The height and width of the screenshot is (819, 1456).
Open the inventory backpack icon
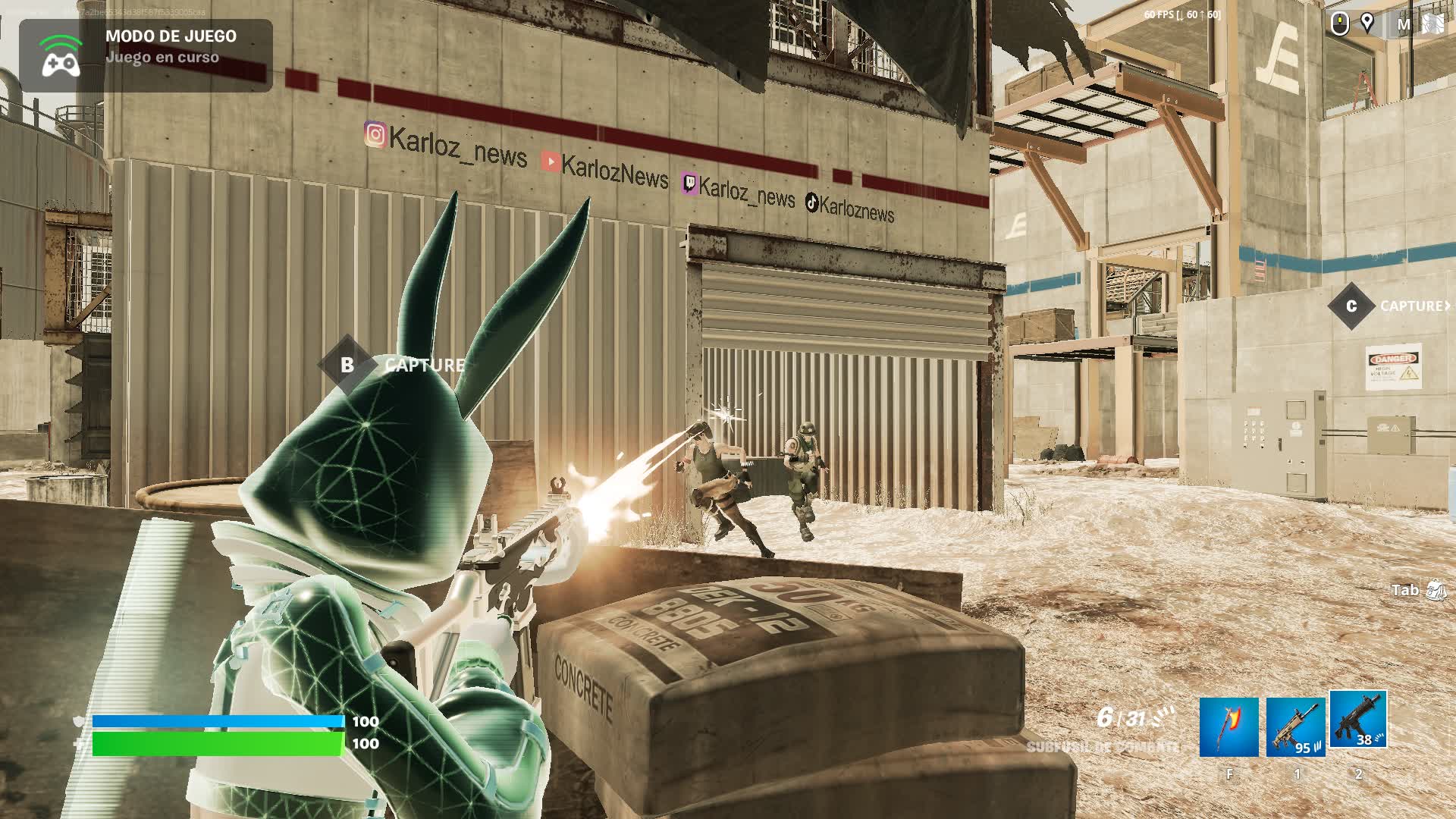[1436, 590]
